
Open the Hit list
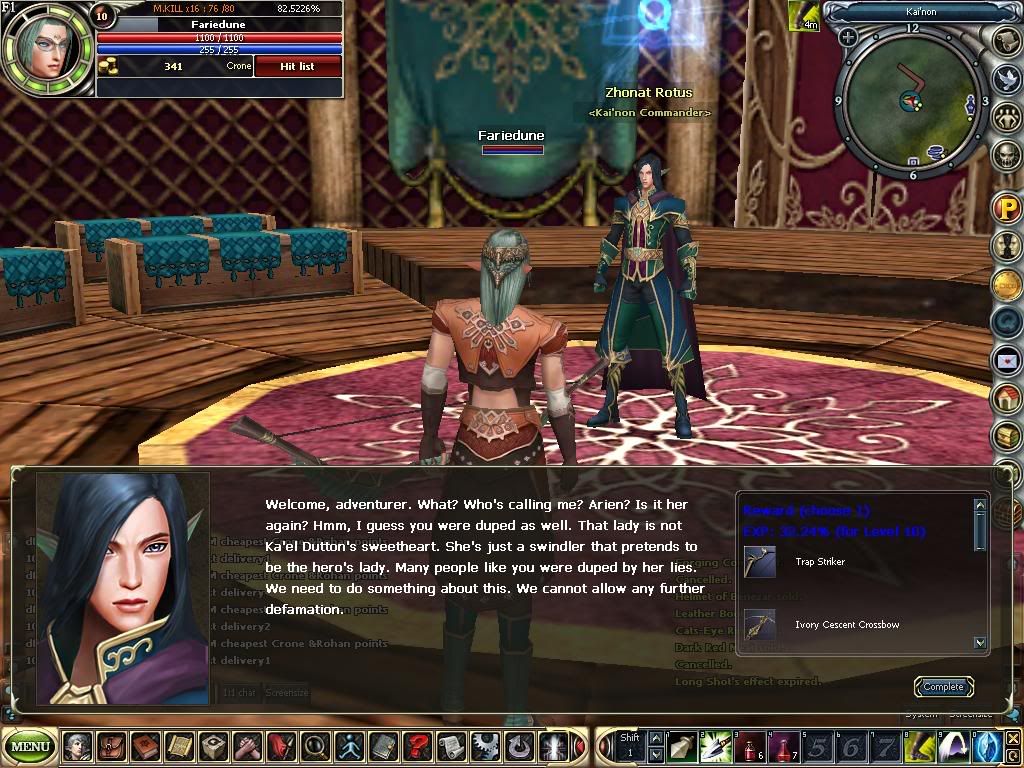[297, 66]
